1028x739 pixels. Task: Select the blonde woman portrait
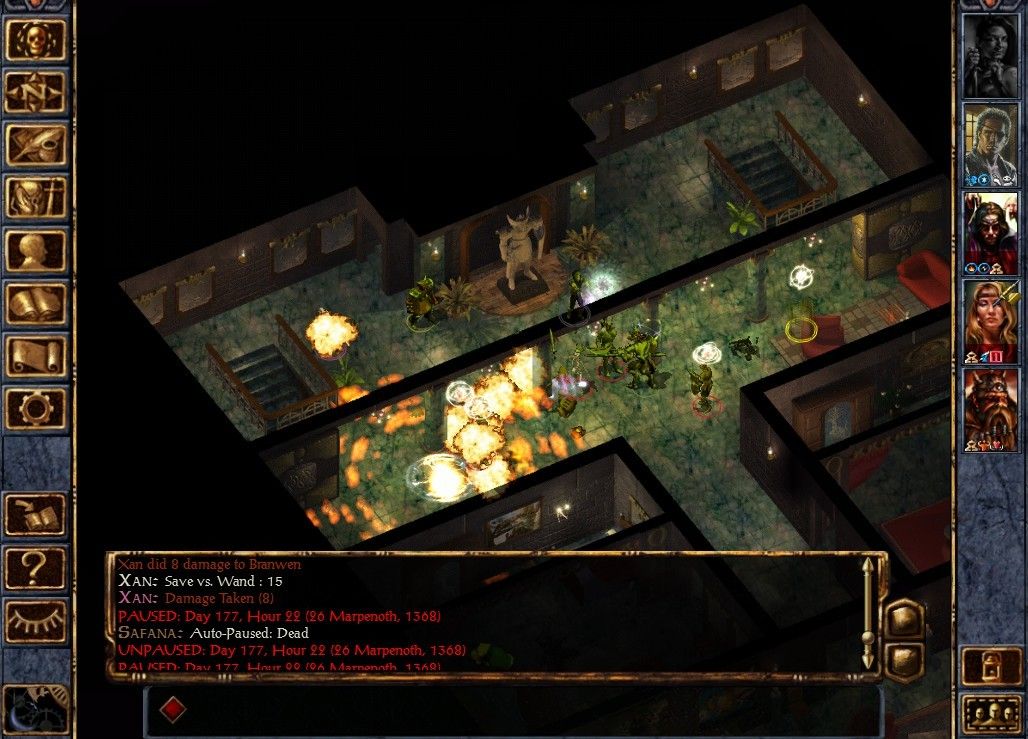990,320
